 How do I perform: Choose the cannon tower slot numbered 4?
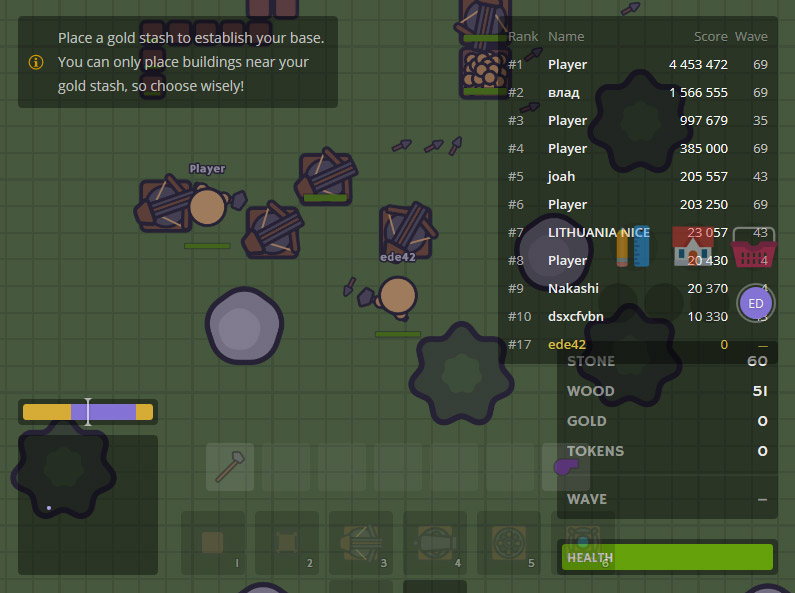tap(435, 543)
